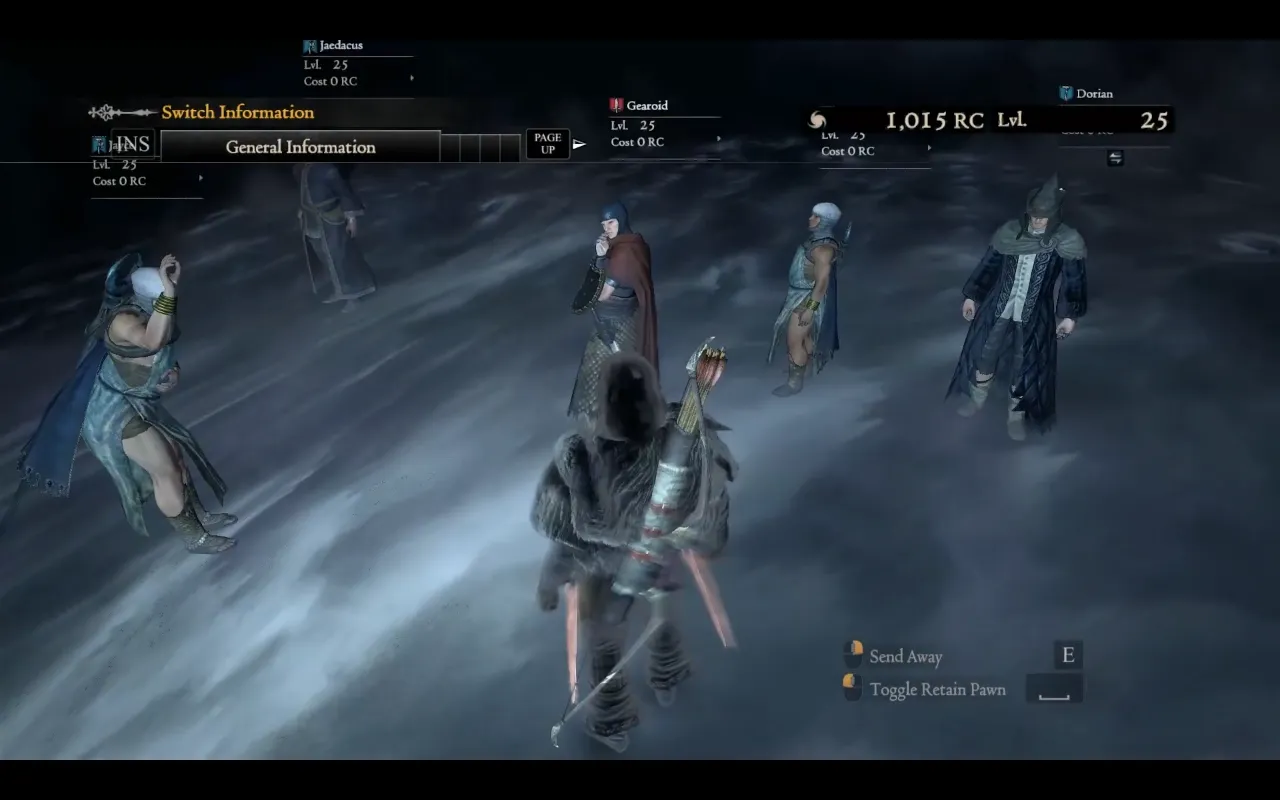Image resolution: width=1280 pixels, height=800 pixels.
Task: Click Dorian's blue vocation icon
Action: tap(1064, 92)
